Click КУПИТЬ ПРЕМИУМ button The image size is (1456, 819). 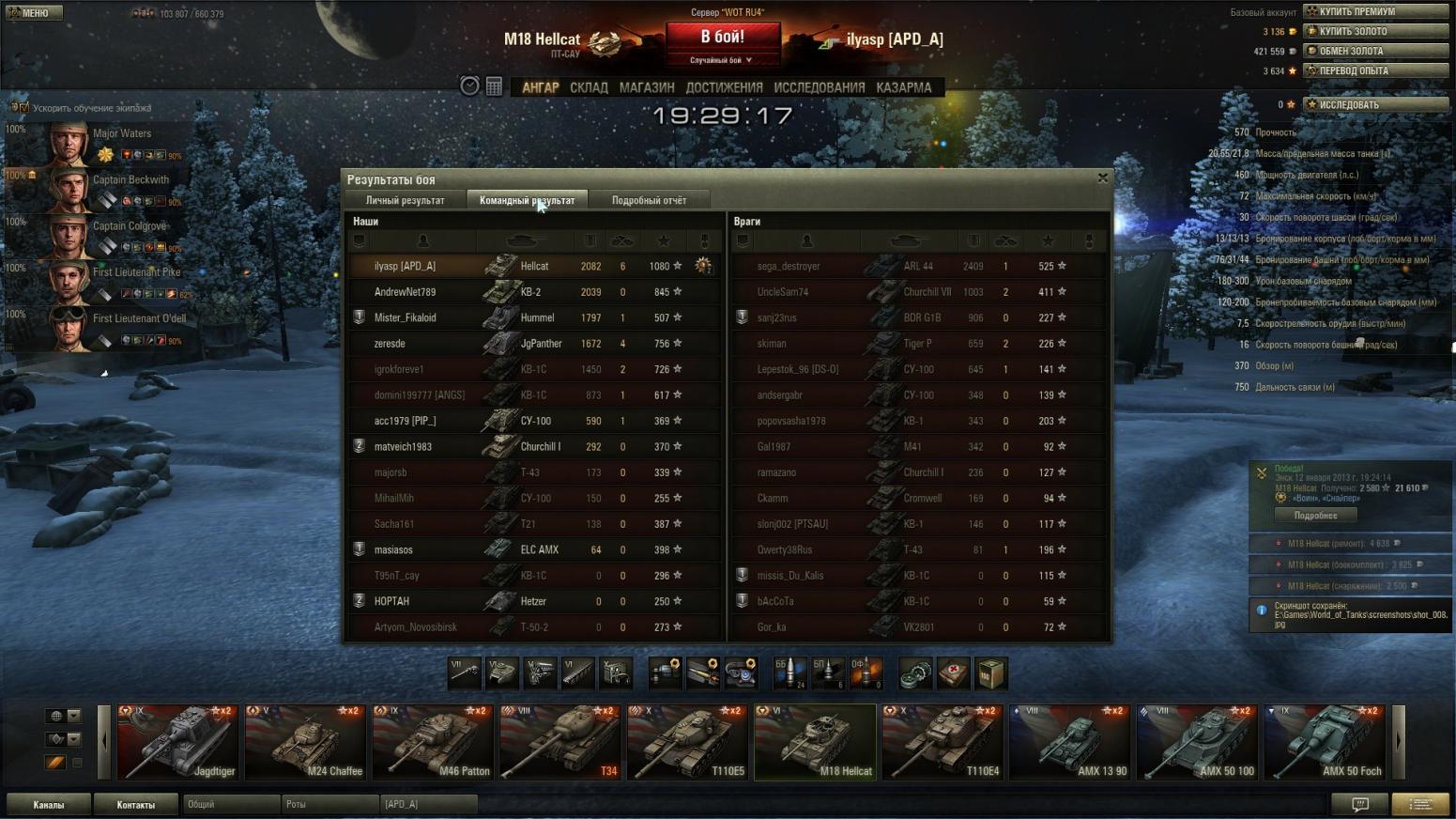point(1375,11)
